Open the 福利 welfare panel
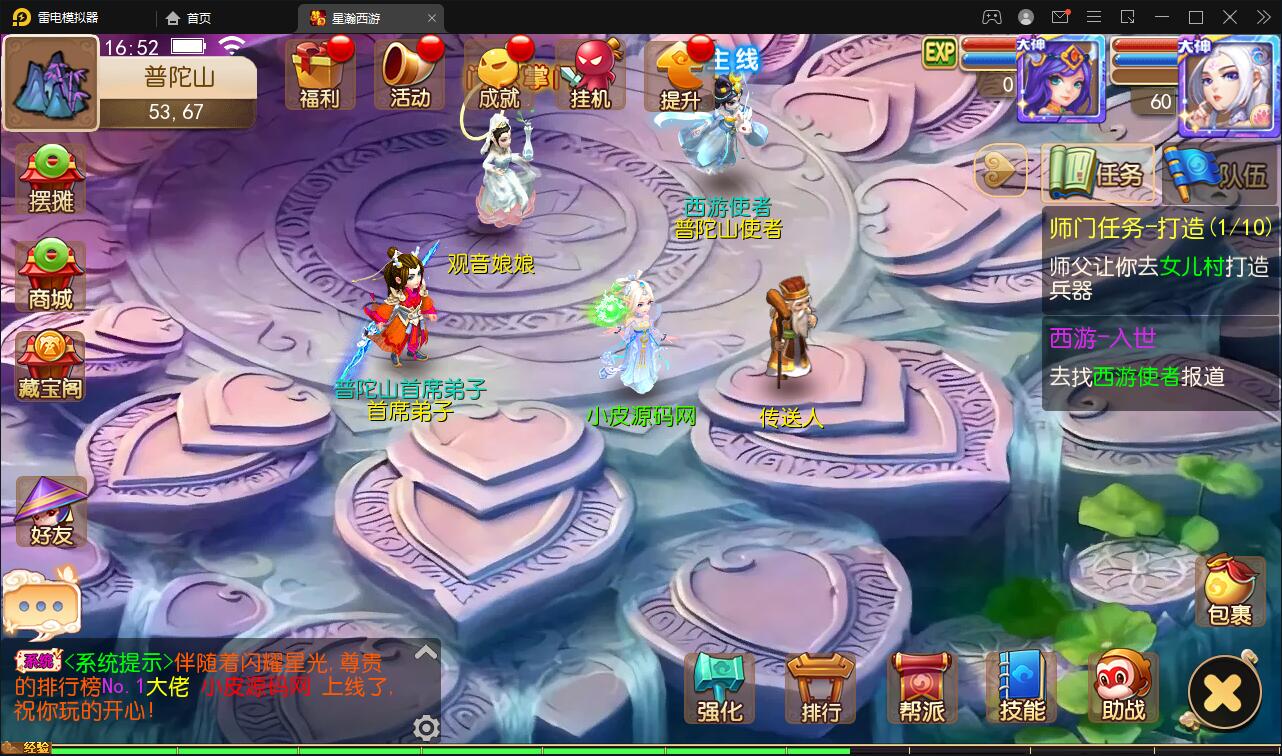The height and width of the screenshot is (756, 1282). click(x=320, y=75)
